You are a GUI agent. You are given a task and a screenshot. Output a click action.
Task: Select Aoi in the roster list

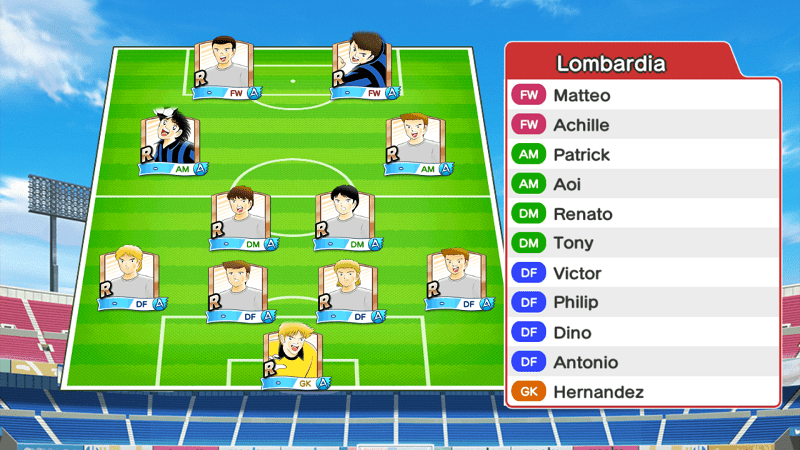pos(642,185)
